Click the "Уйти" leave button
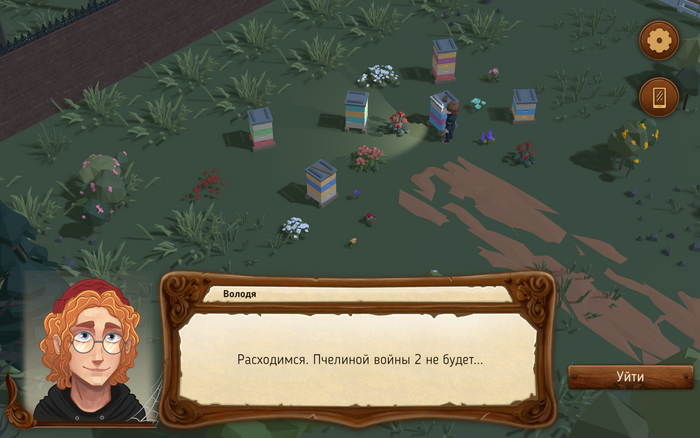 click(630, 377)
